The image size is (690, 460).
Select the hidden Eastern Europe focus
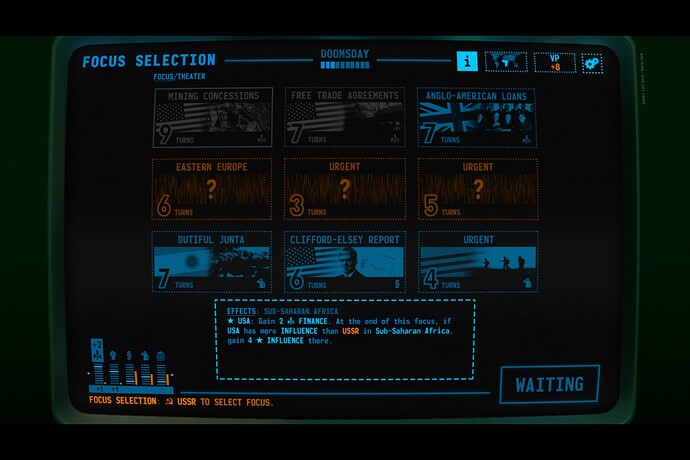211,188
